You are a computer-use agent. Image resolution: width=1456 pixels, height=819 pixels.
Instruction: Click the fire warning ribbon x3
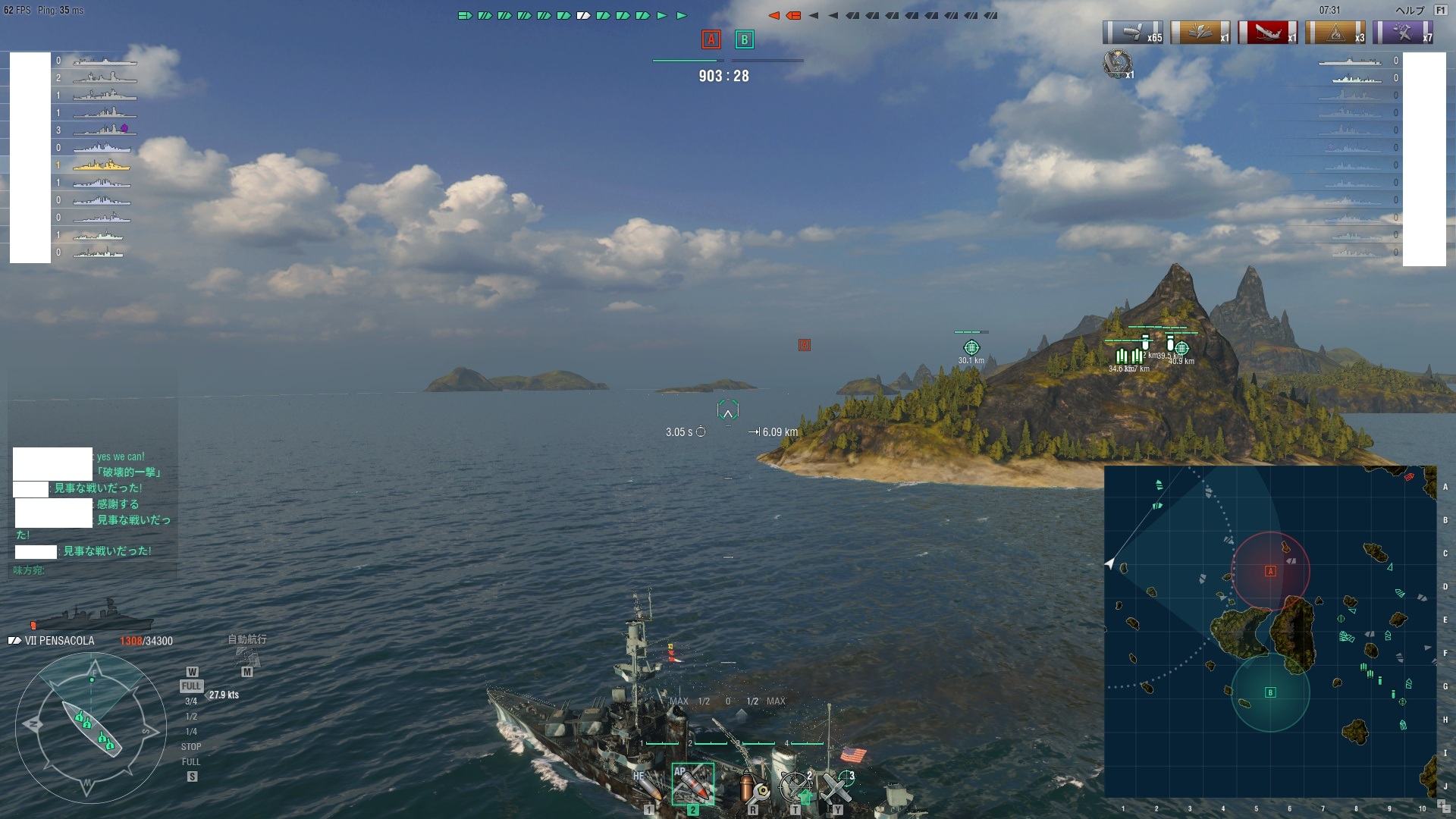1335,33
